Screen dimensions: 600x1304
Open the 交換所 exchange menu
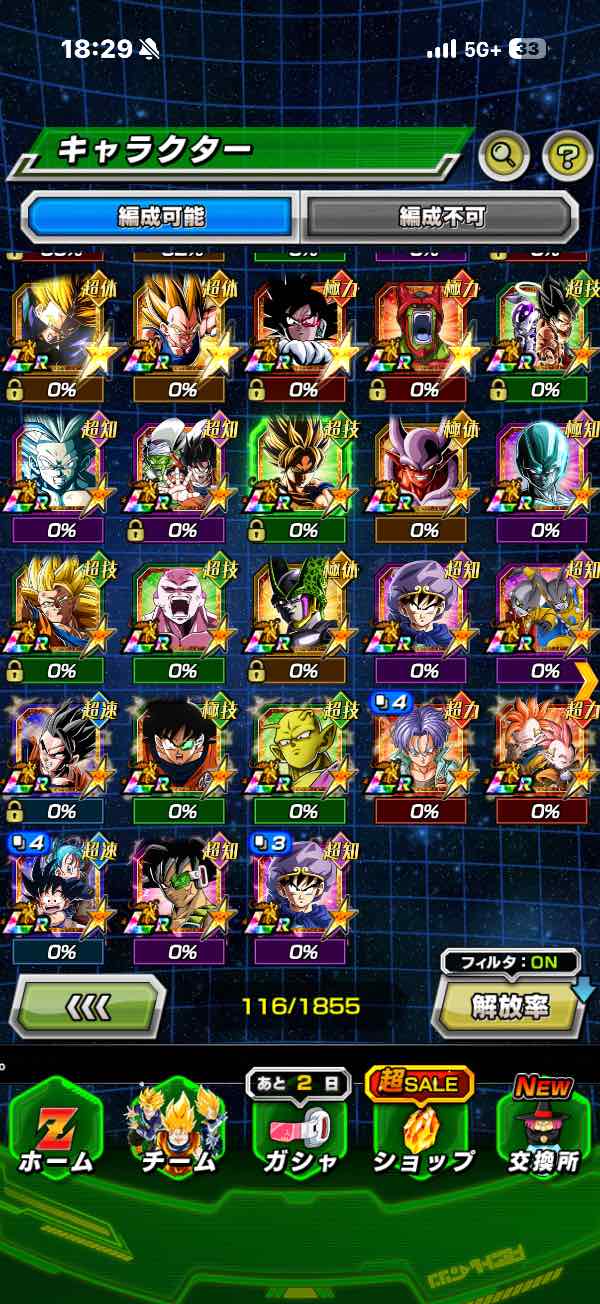pyautogui.click(x=545, y=1134)
